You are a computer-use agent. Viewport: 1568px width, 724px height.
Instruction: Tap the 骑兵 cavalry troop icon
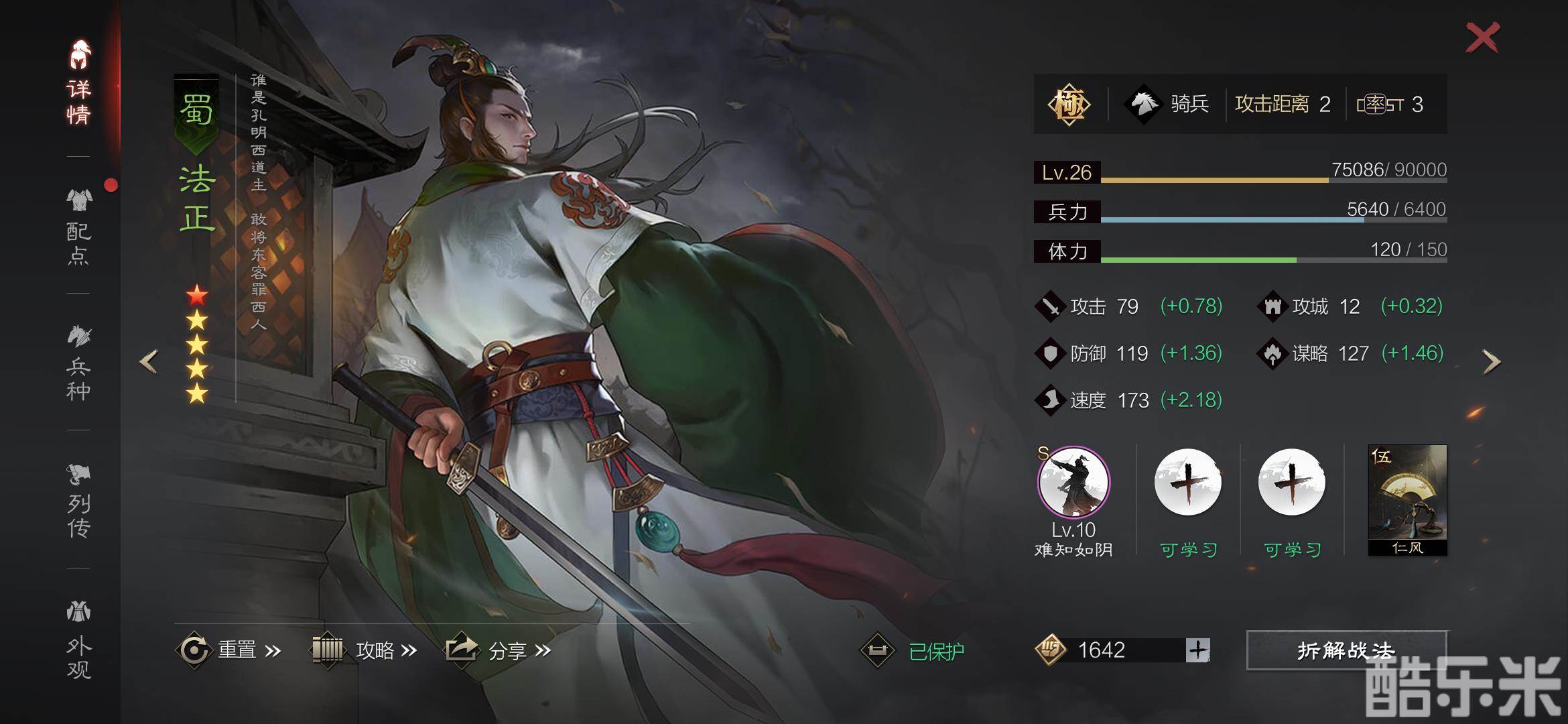(1143, 104)
